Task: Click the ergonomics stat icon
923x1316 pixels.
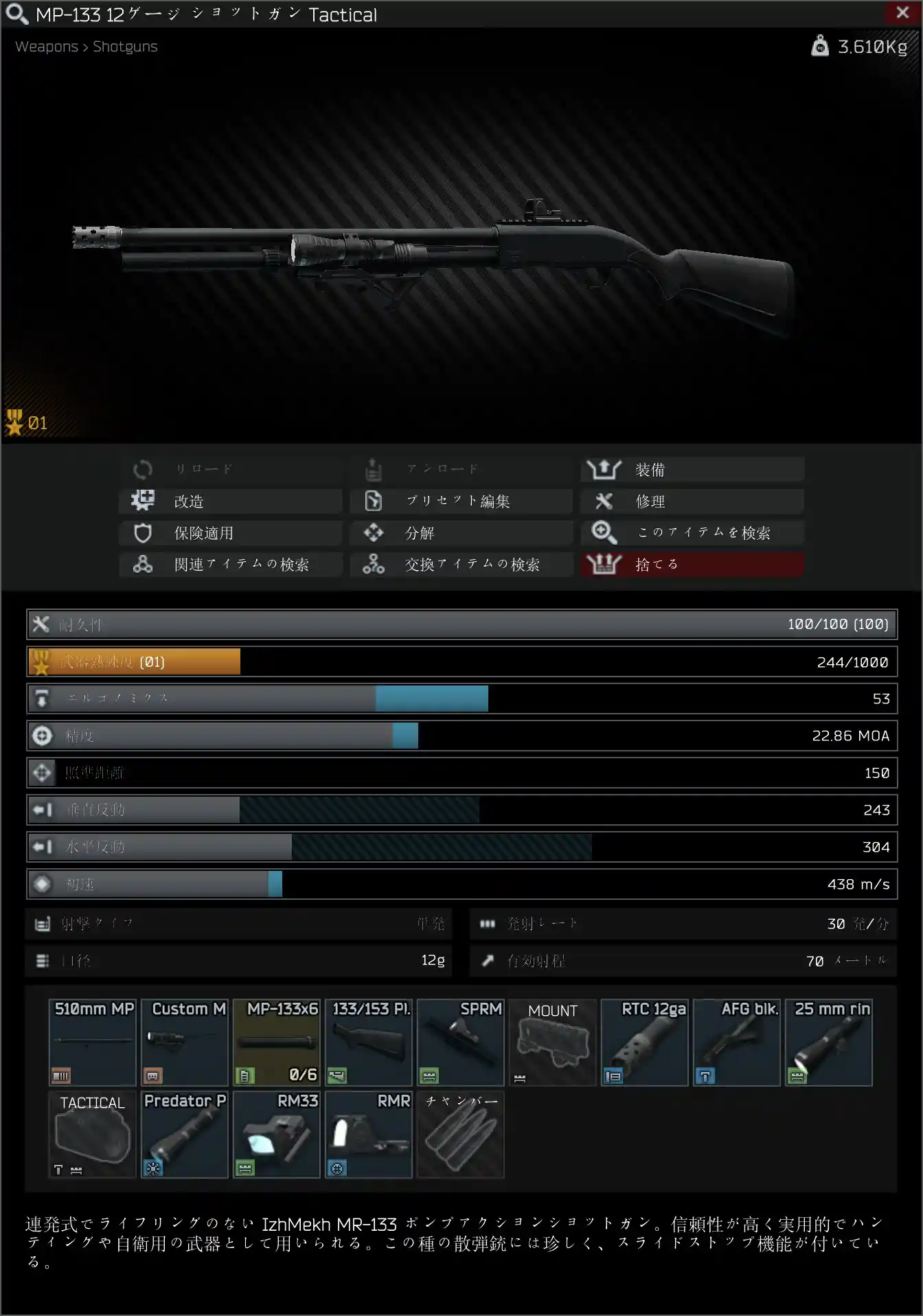Action: click(x=42, y=699)
